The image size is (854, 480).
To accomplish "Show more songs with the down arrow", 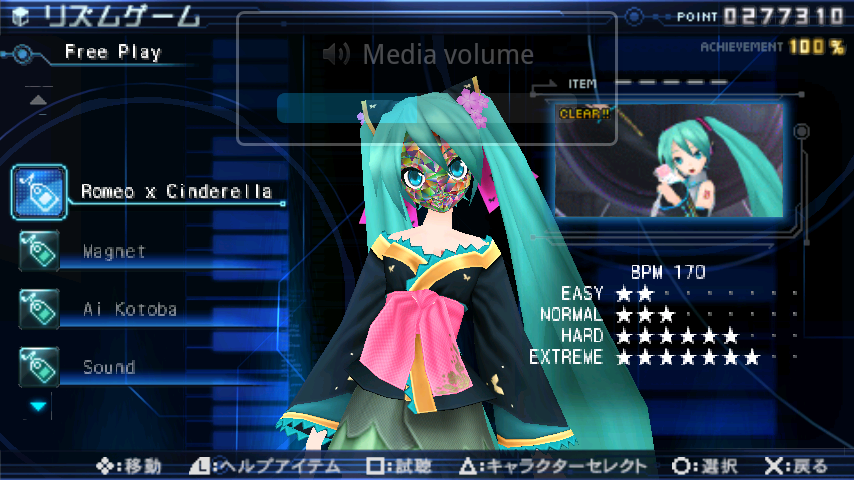I will (x=38, y=406).
